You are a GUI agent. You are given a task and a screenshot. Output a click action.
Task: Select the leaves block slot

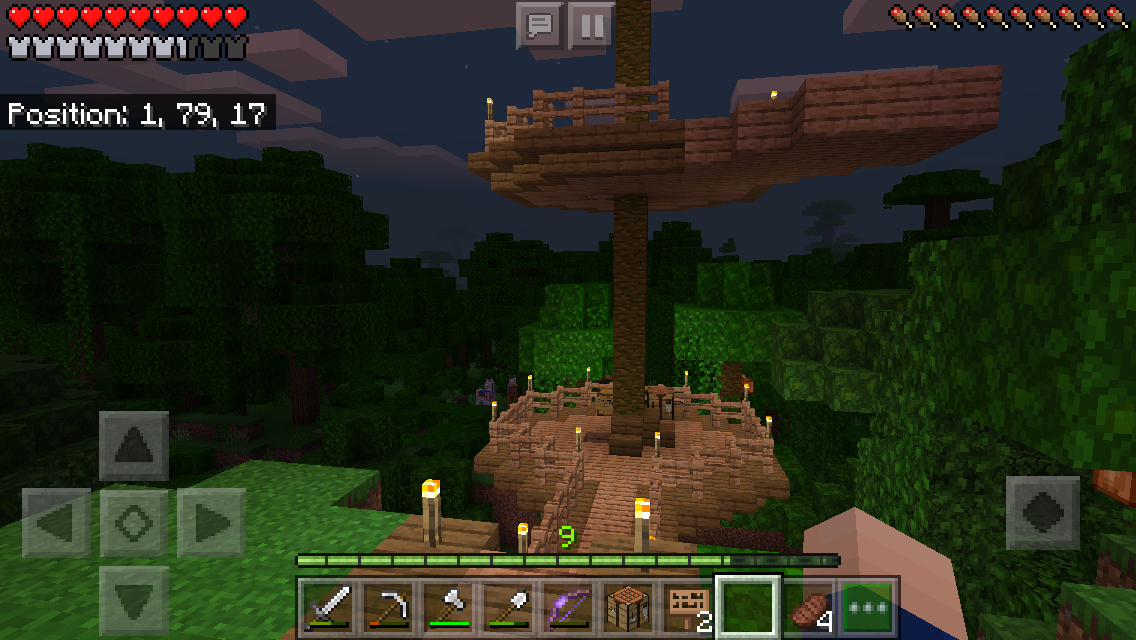pos(748,606)
